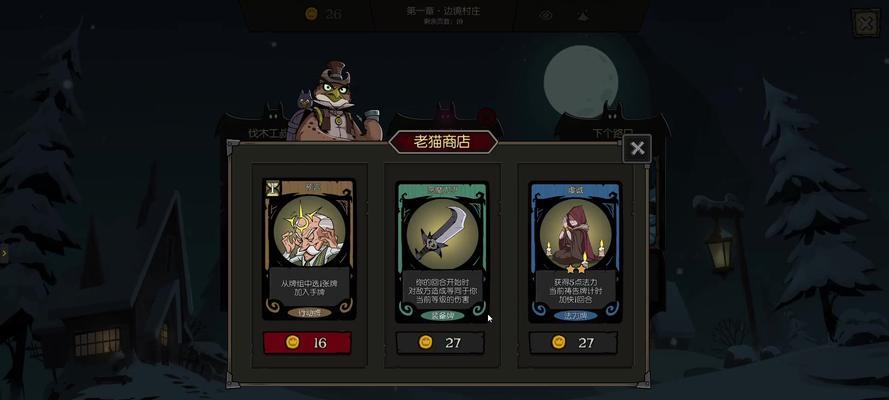Pick the hooded worshipper spell card
This screenshot has width=889, height=400.
pyautogui.click(x=574, y=250)
